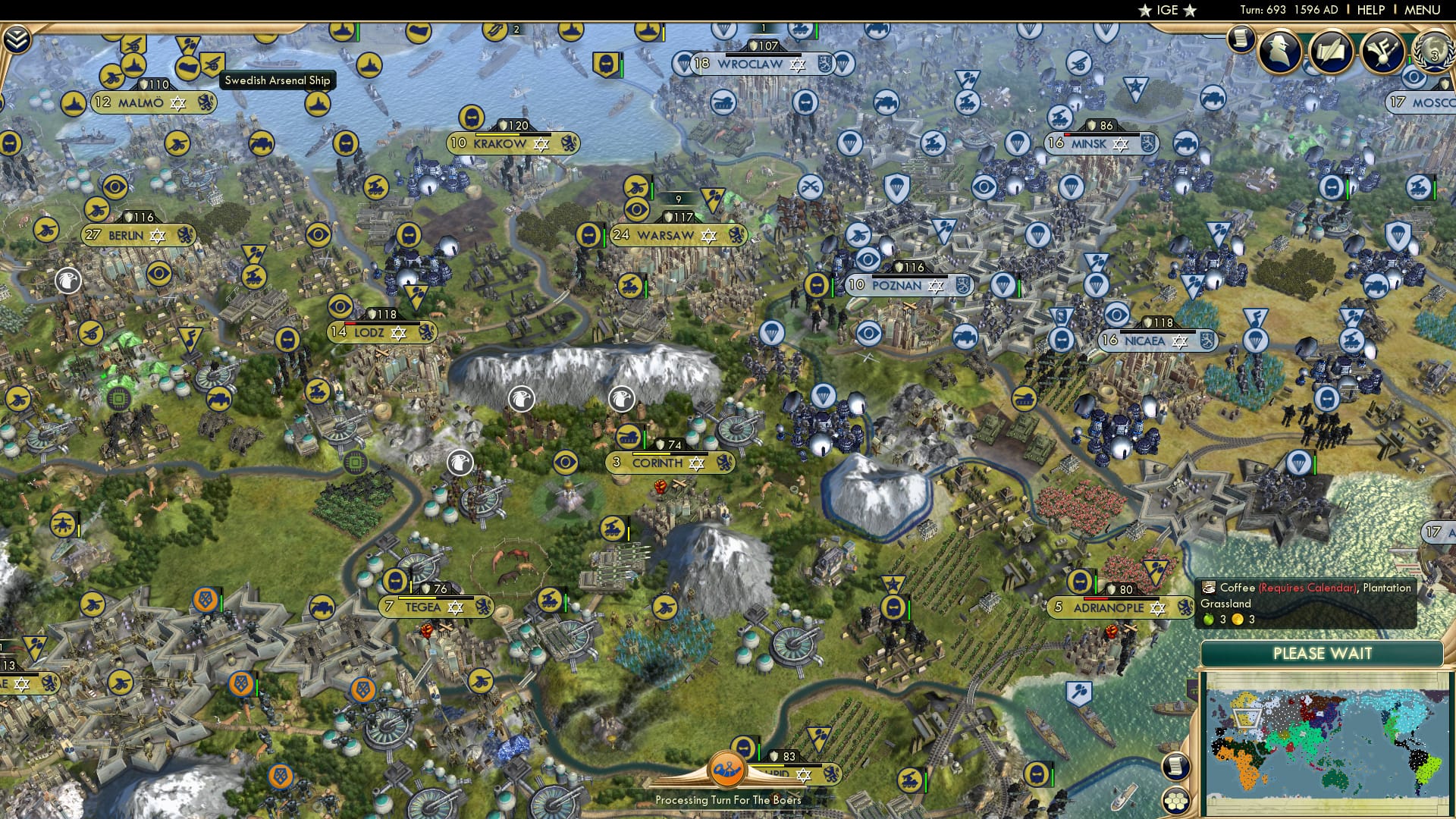This screenshot has width=1456, height=819.
Task: Open the Social Policies scroll icon
Action: tap(1241, 39)
